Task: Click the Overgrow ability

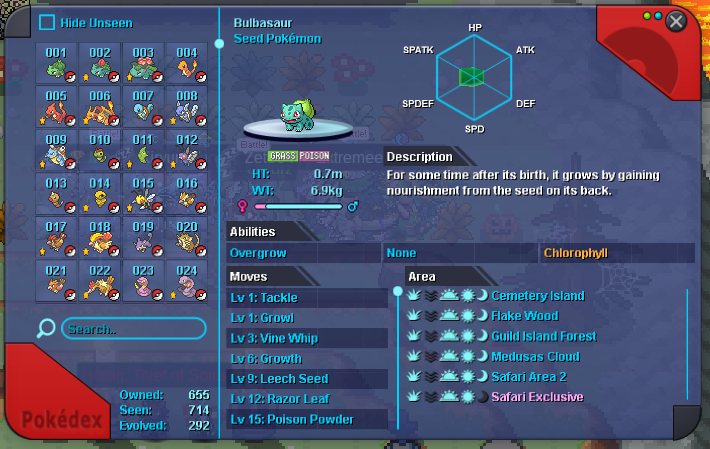Action: click(258, 253)
